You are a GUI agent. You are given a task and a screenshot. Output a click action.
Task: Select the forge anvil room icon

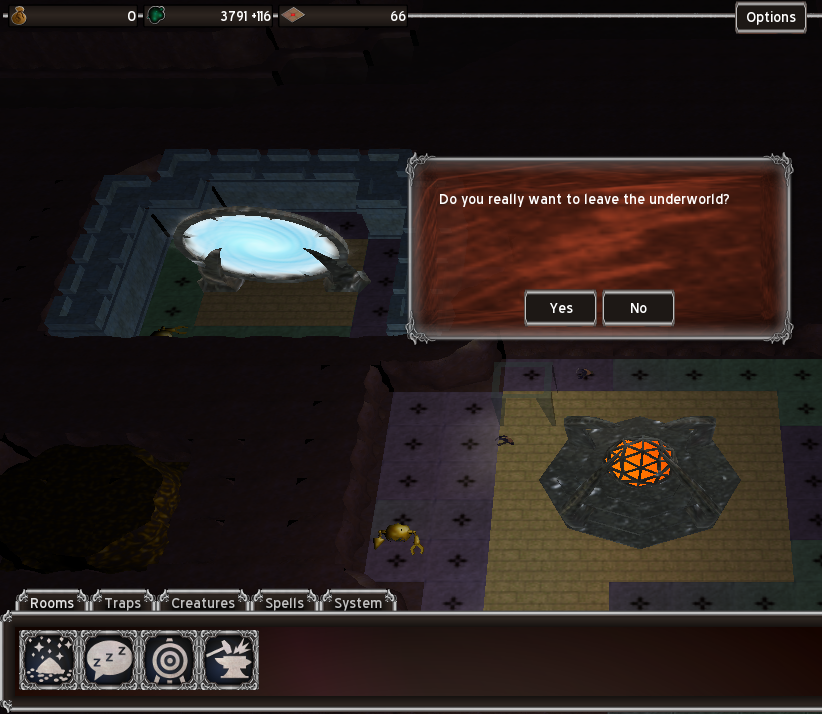point(229,660)
